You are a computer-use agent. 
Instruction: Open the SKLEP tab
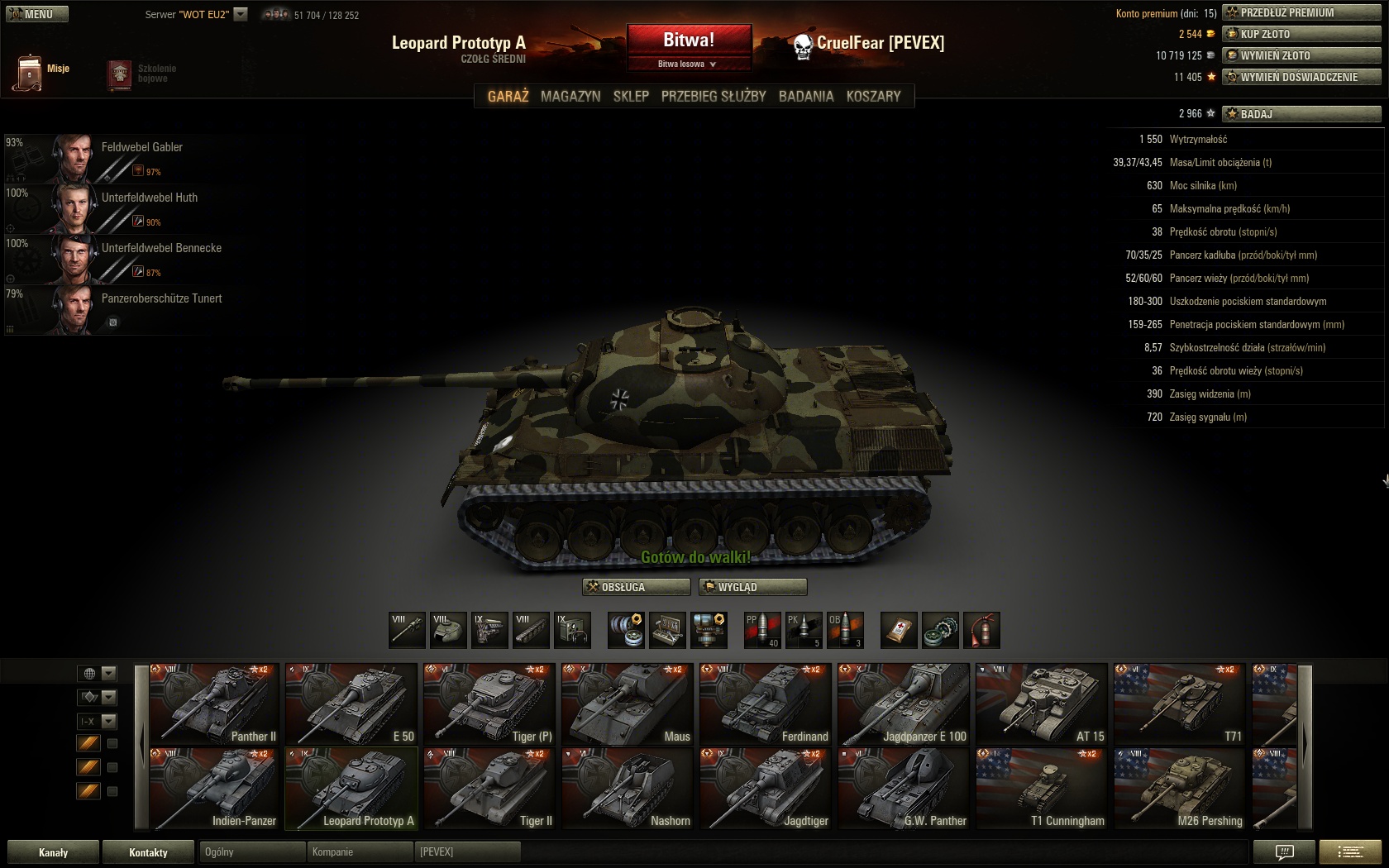click(x=631, y=97)
